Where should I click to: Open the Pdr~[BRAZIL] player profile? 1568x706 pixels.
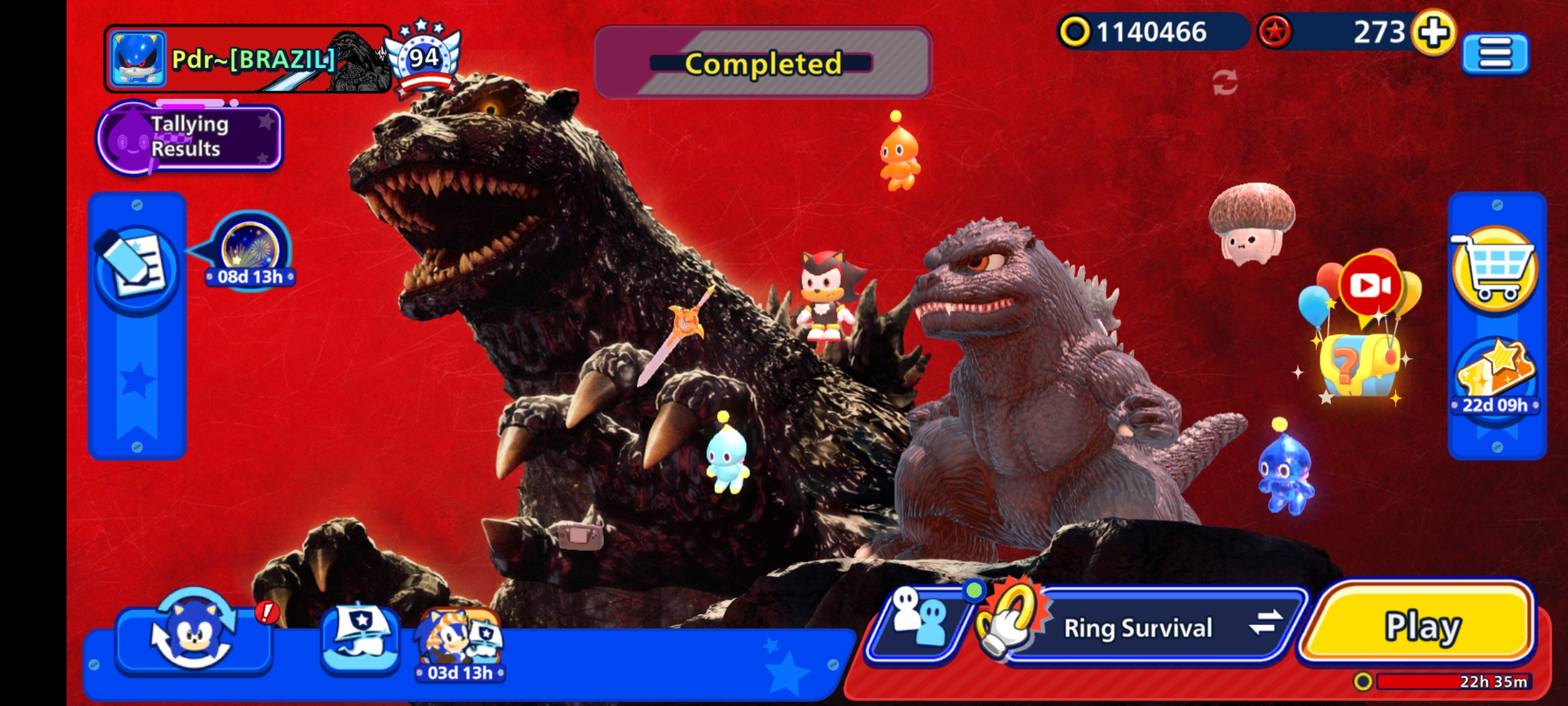[x=248, y=59]
